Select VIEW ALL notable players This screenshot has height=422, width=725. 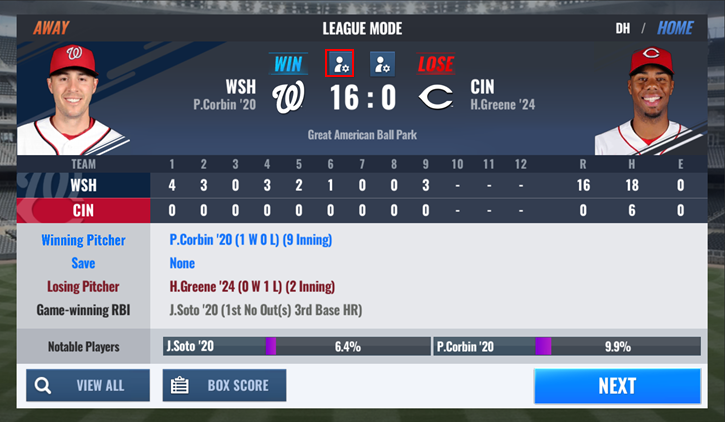click(x=88, y=386)
